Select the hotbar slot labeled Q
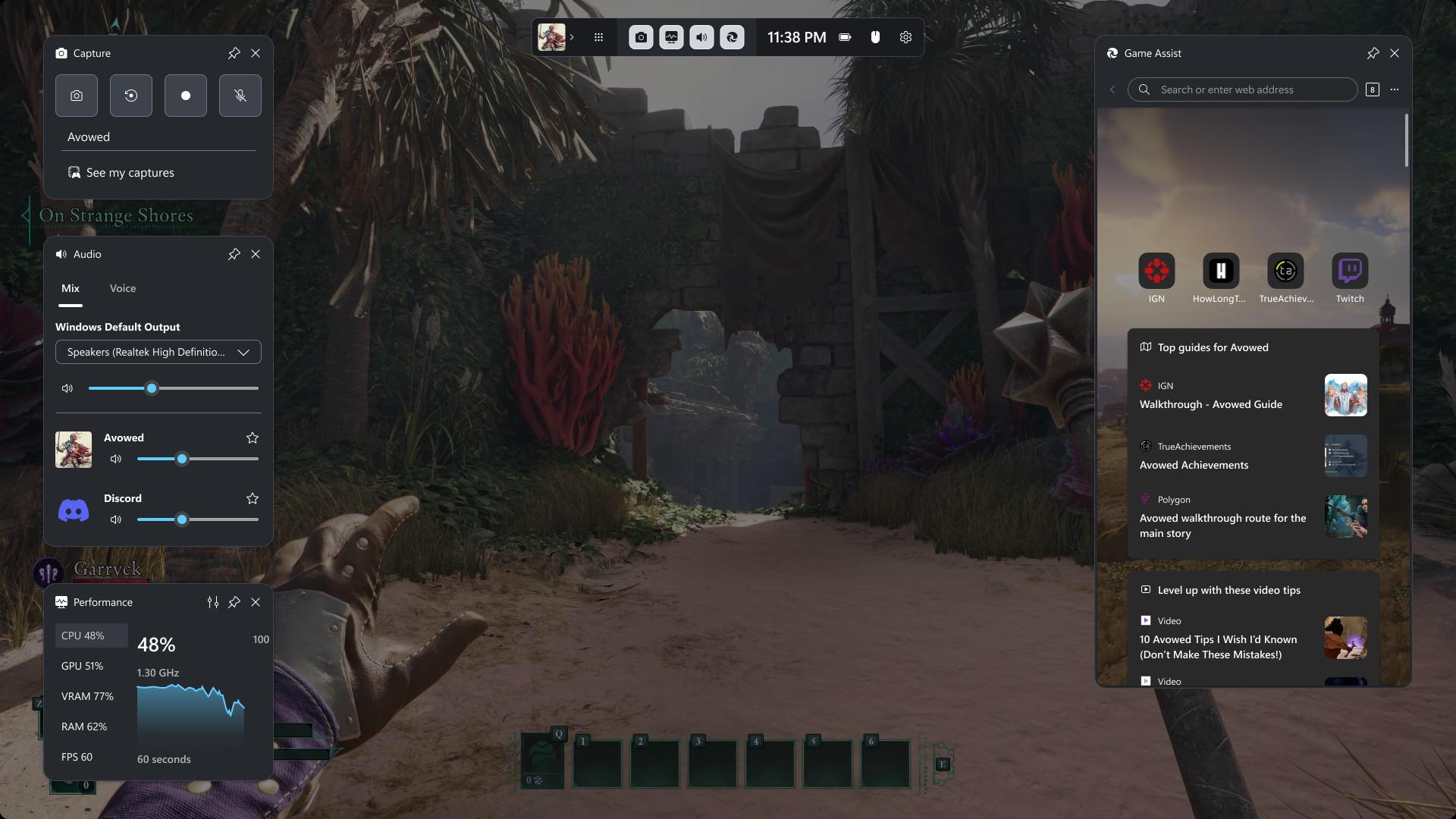This screenshot has height=819, width=1456. point(542,760)
